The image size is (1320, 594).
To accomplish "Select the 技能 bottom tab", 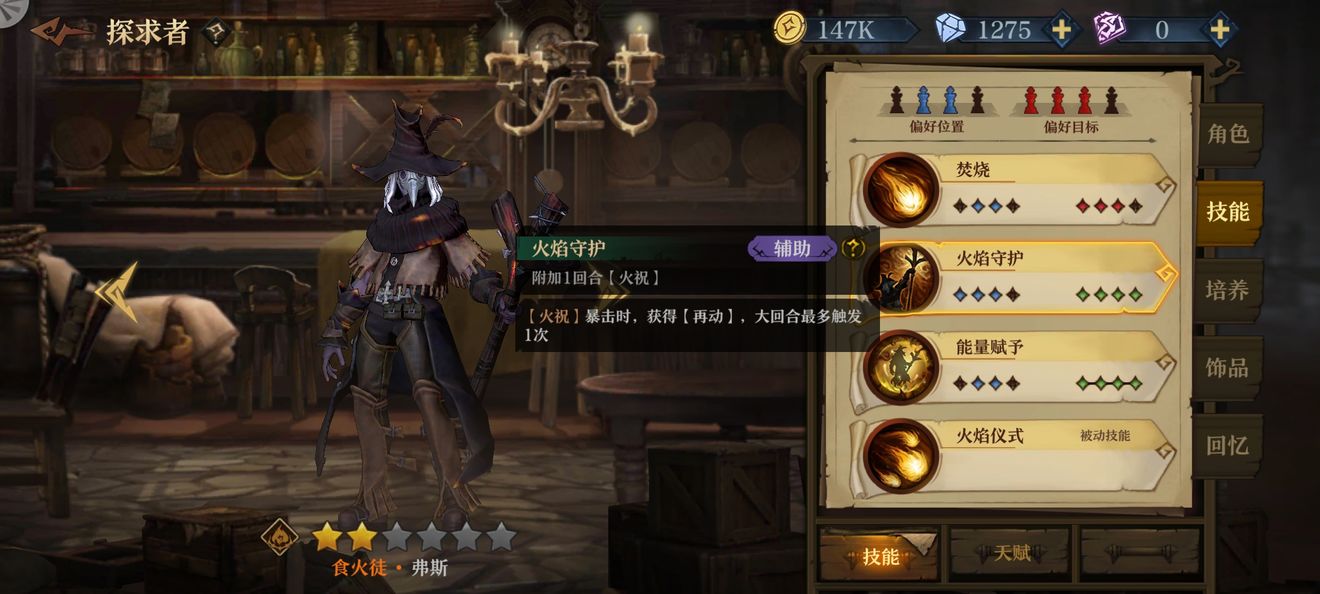I will 880,556.
